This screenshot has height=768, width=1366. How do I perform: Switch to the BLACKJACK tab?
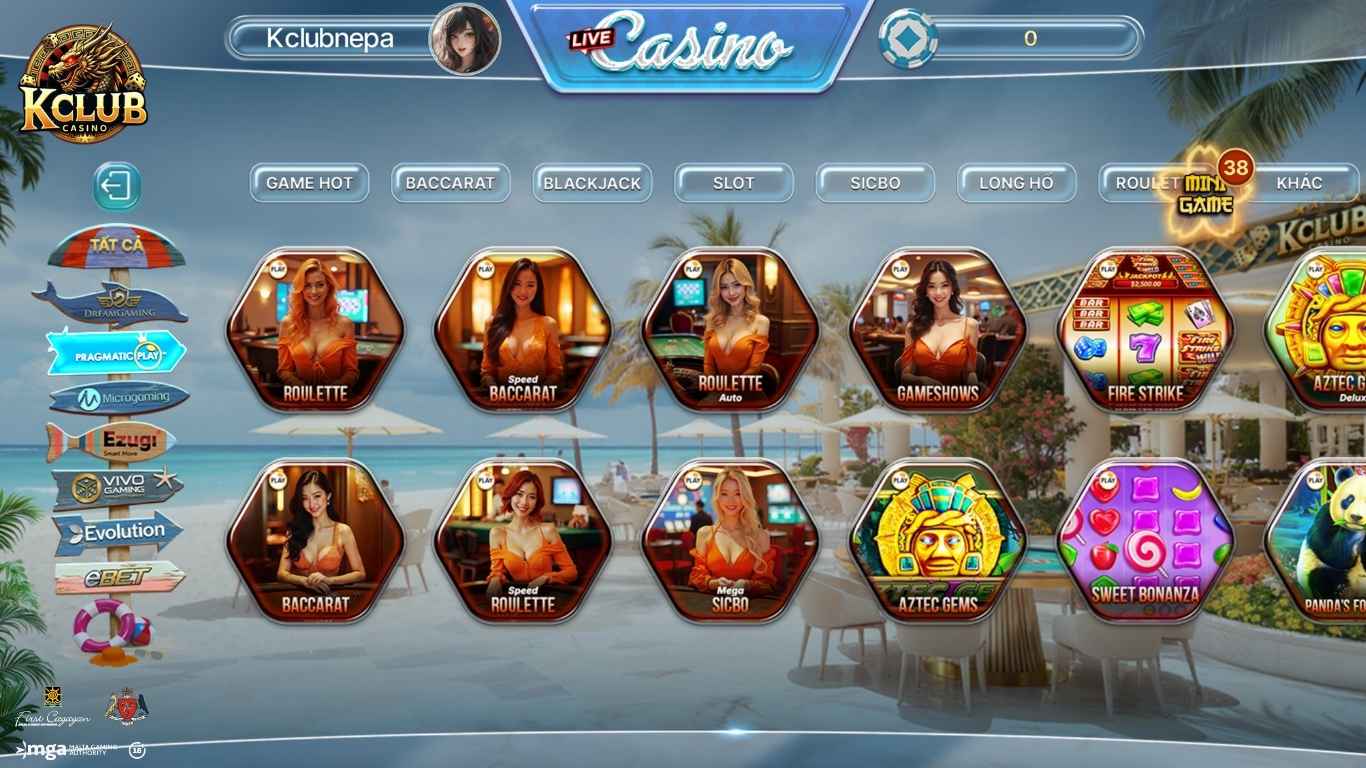593,183
